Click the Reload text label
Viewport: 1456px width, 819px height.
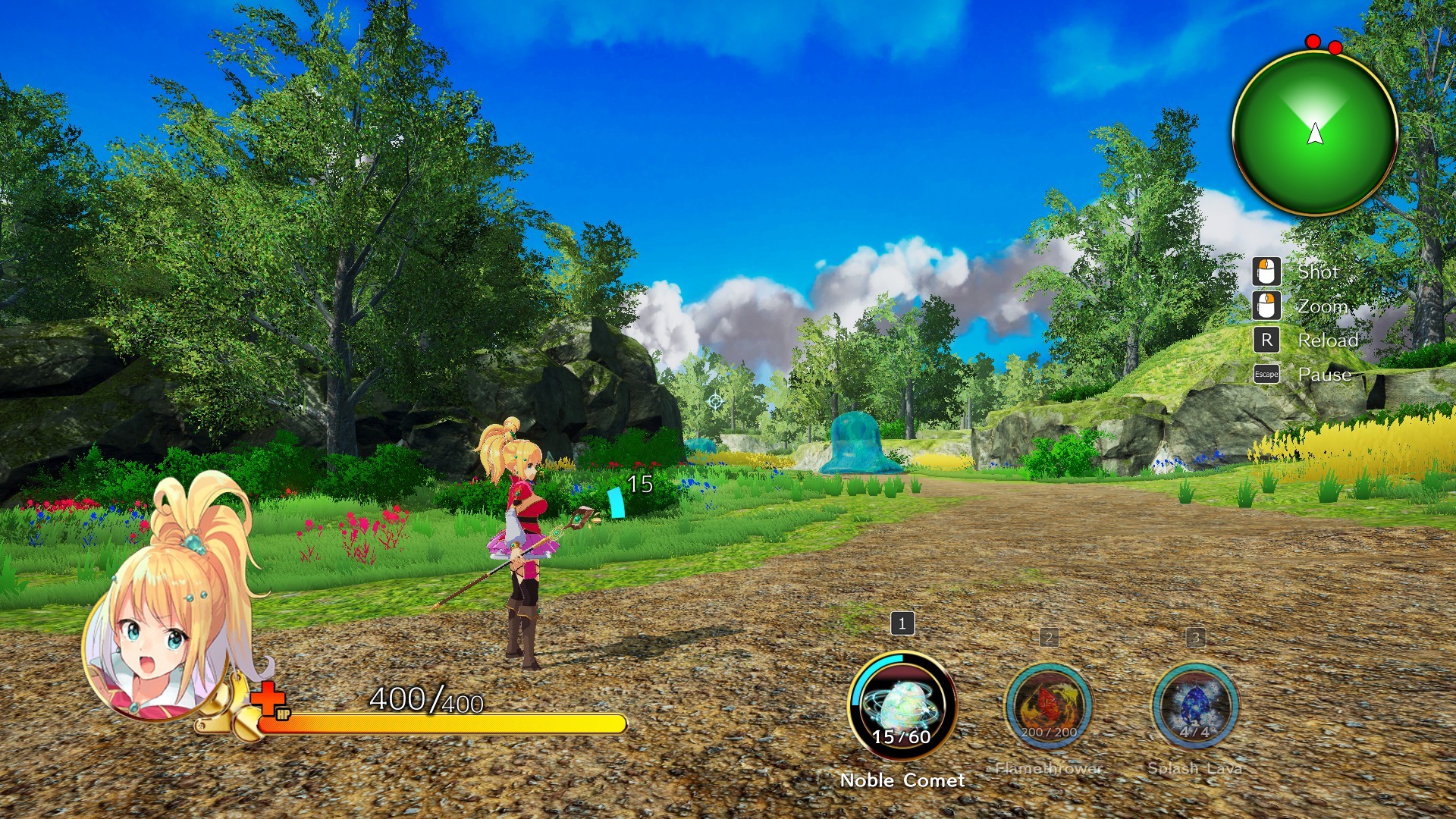[1329, 340]
